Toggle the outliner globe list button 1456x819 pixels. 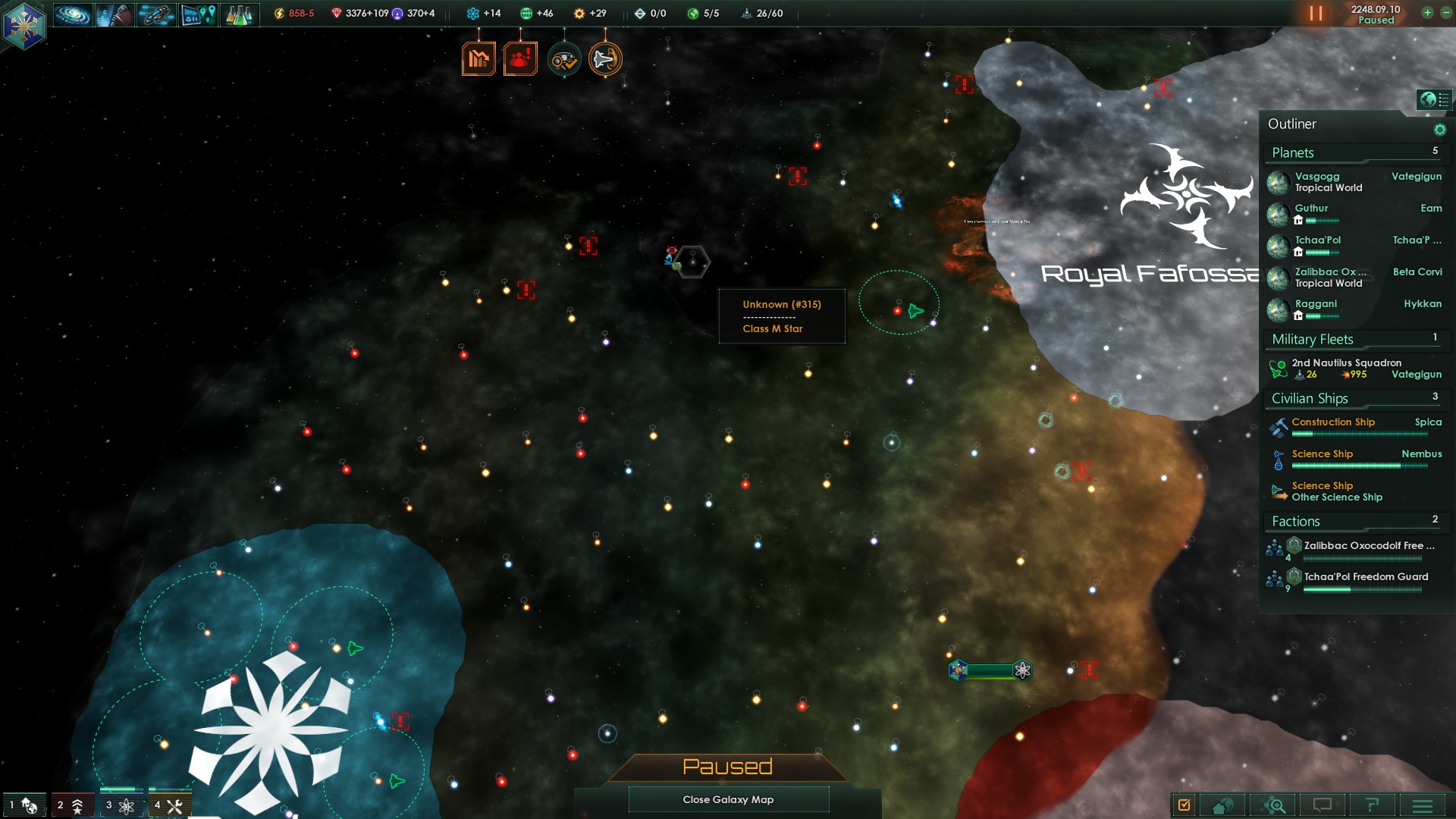pos(1434,99)
